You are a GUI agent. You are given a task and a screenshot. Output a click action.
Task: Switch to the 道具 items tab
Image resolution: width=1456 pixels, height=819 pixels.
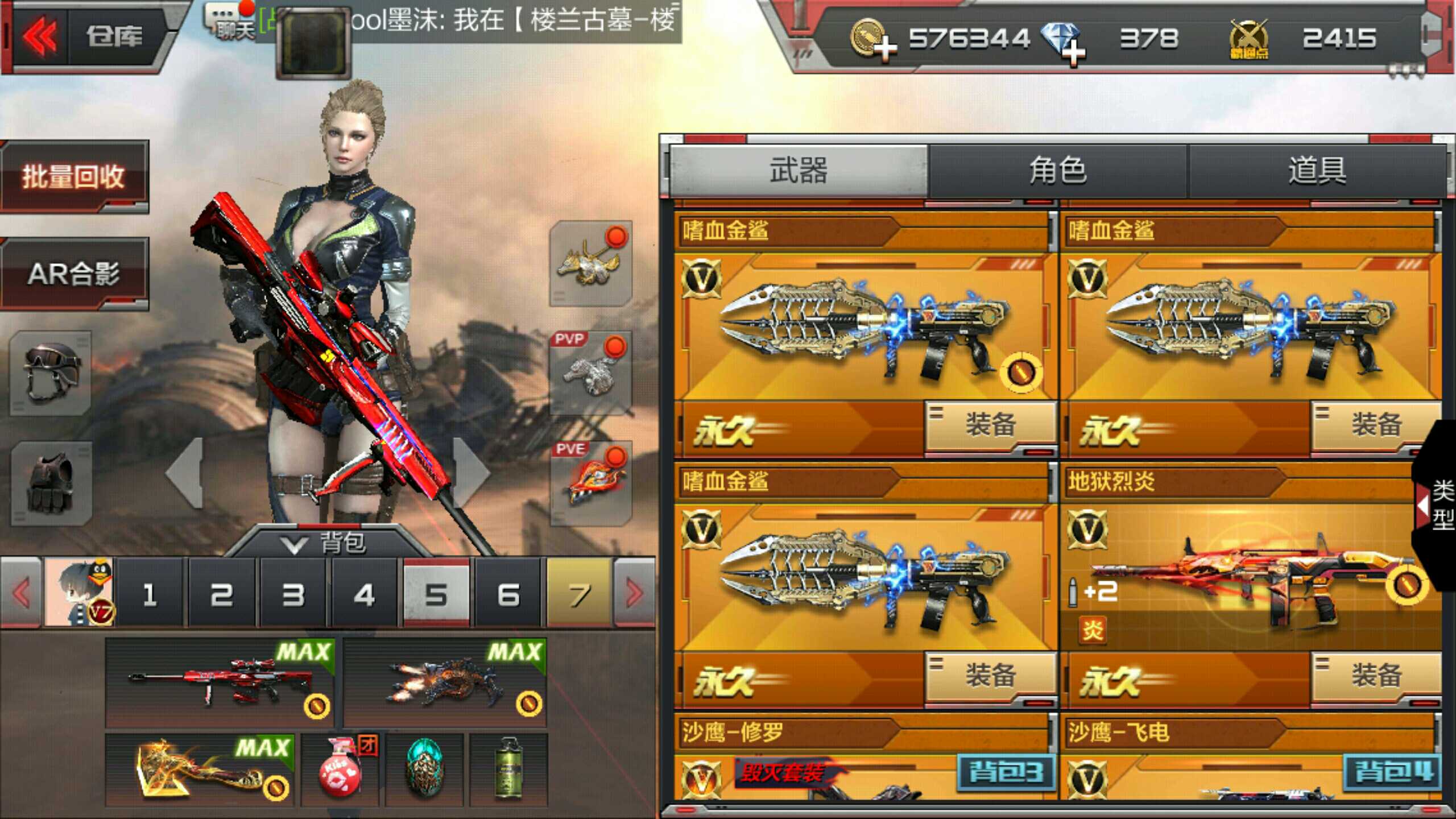click(x=1317, y=171)
